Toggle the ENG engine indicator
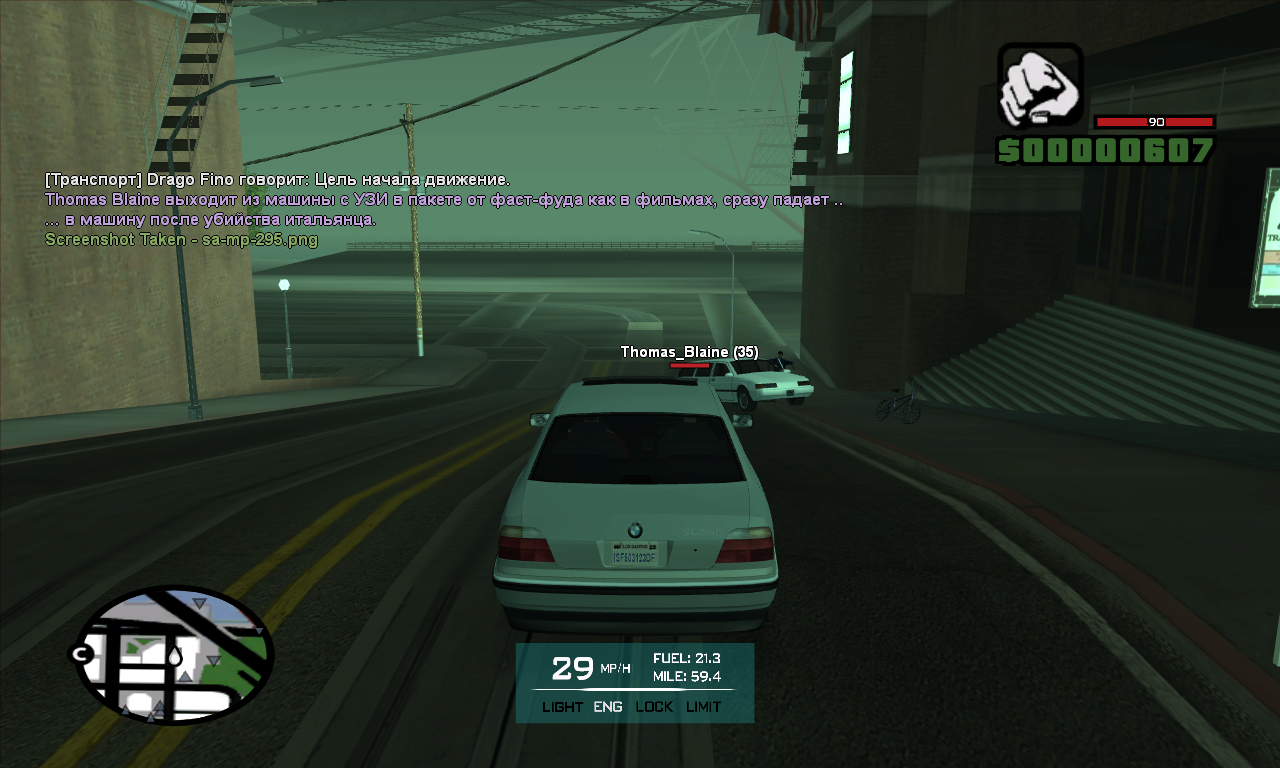1280x768 pixels. tap(608, 707)
